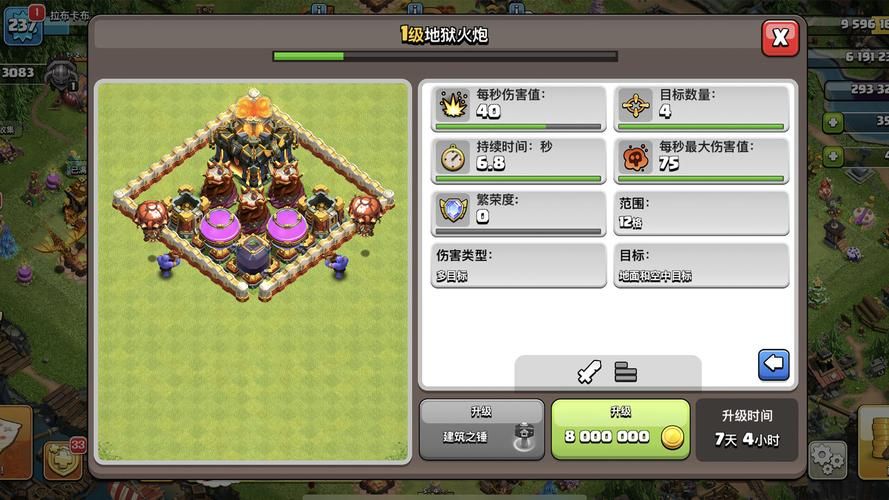This screenshot has height=500, width=889.
Task: Close the Inferno Tower info window
Action: click(x=780, y=39)
